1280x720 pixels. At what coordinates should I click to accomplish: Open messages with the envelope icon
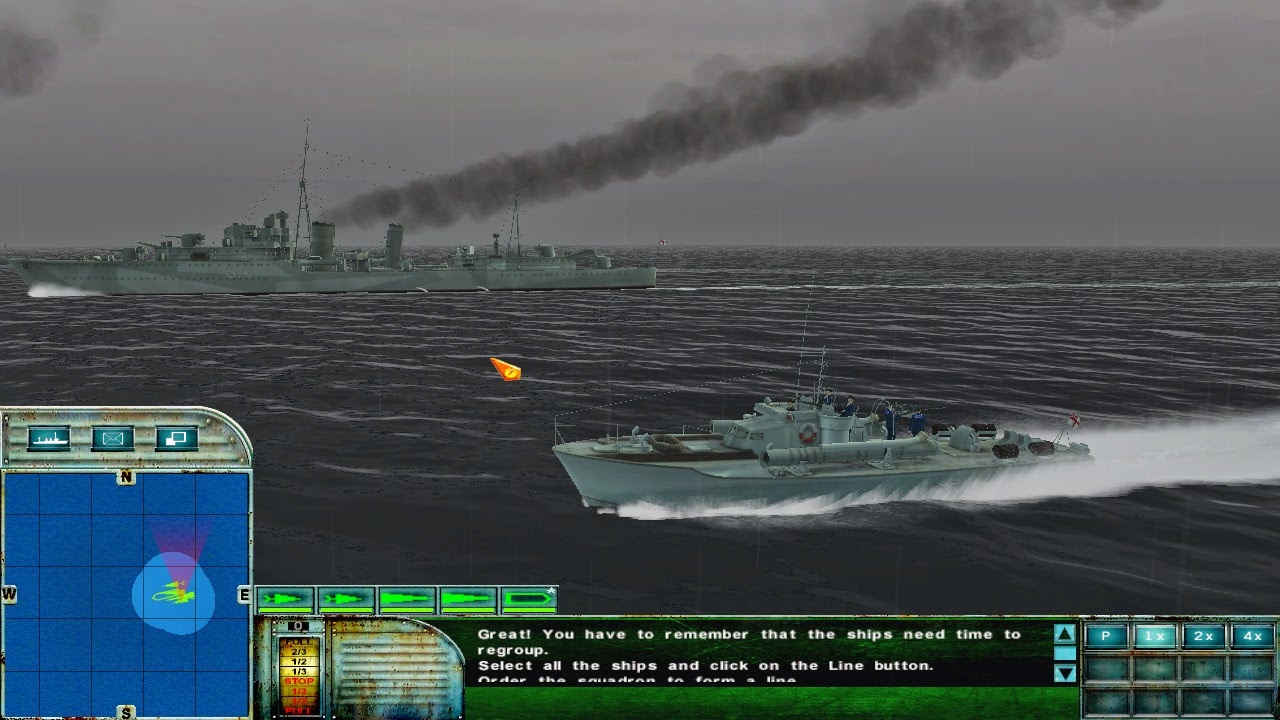click(x=113, y=438)
